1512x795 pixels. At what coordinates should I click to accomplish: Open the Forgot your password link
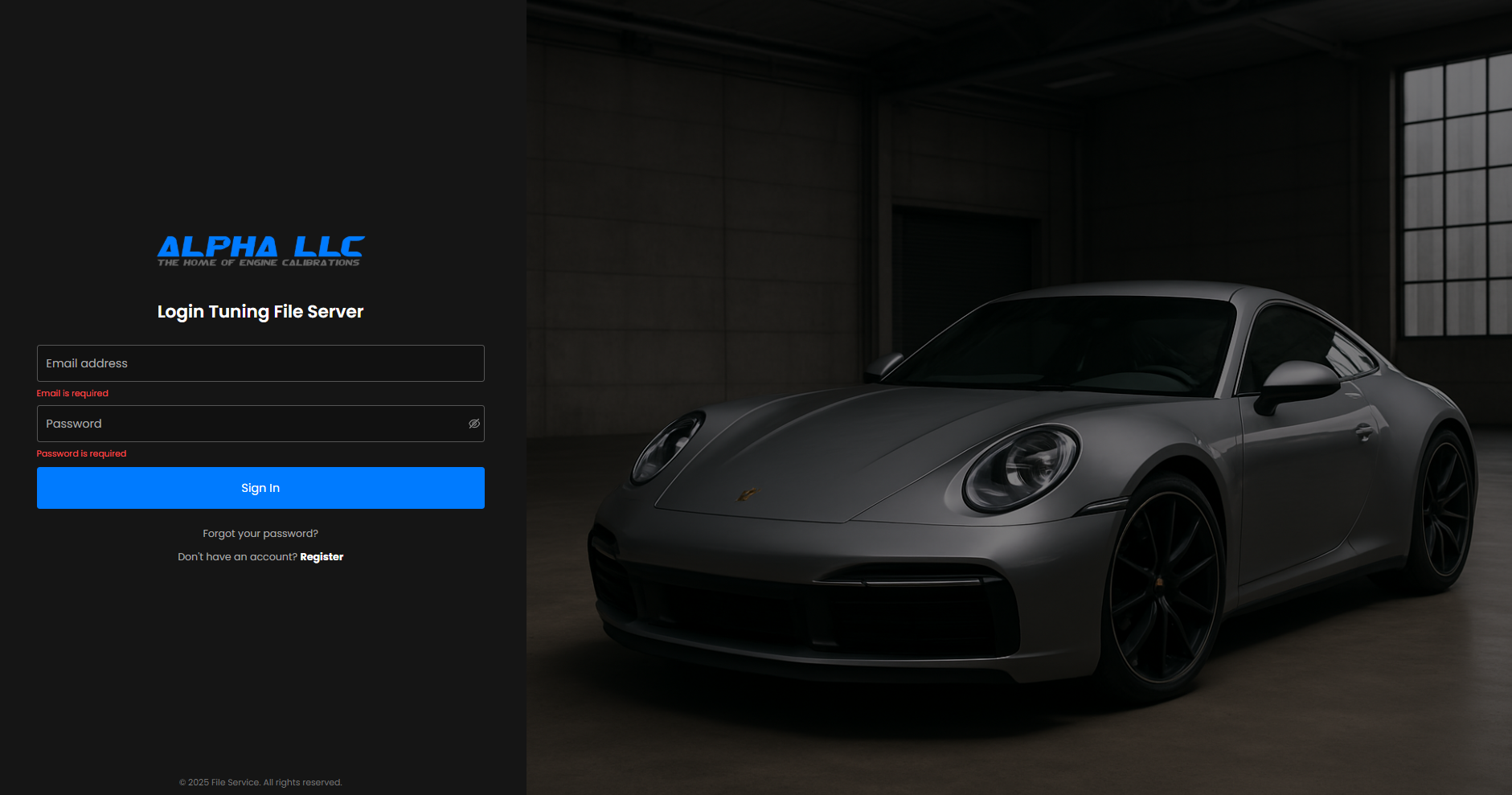click(260, 534)
